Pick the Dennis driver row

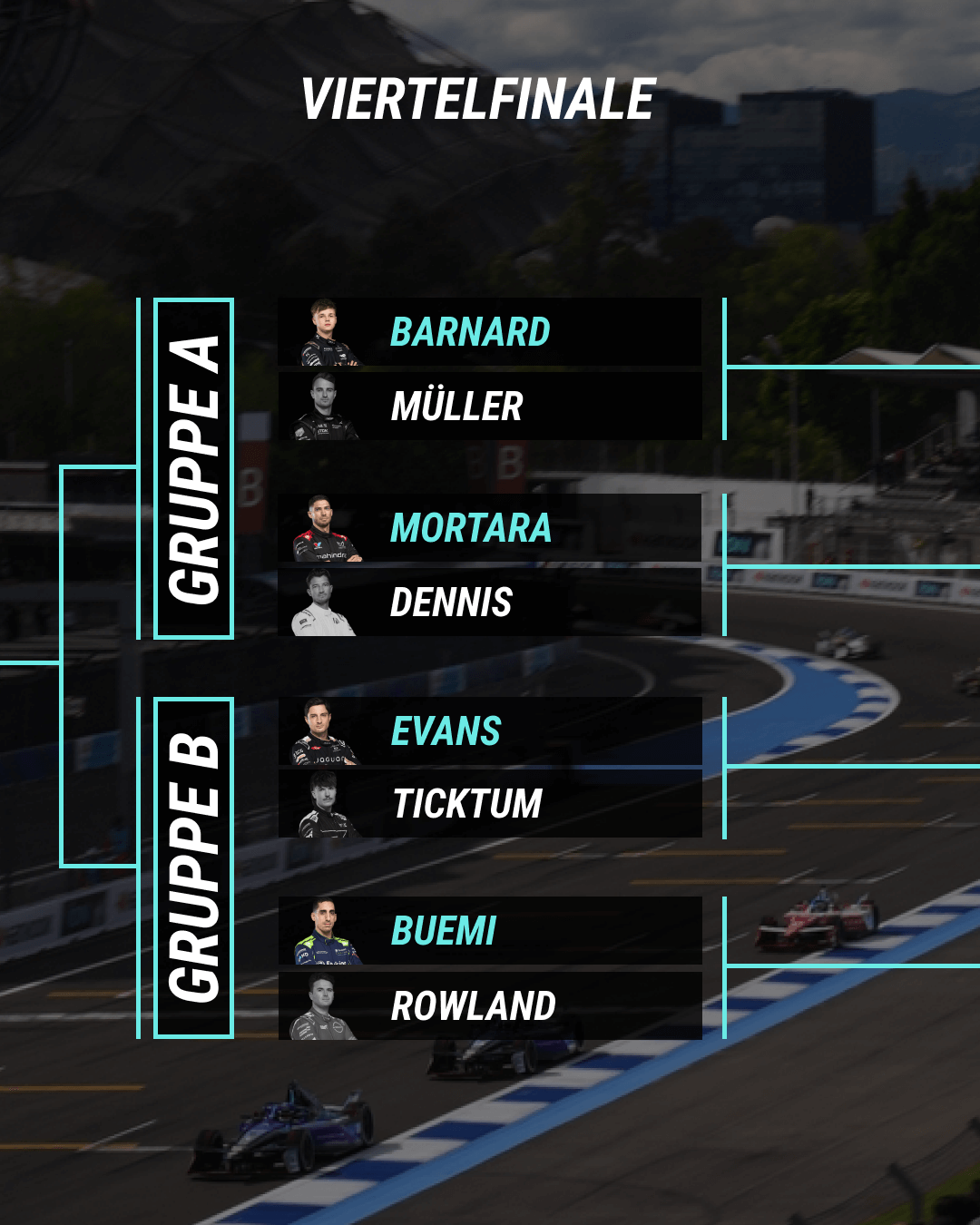click(x=490, y=603)
